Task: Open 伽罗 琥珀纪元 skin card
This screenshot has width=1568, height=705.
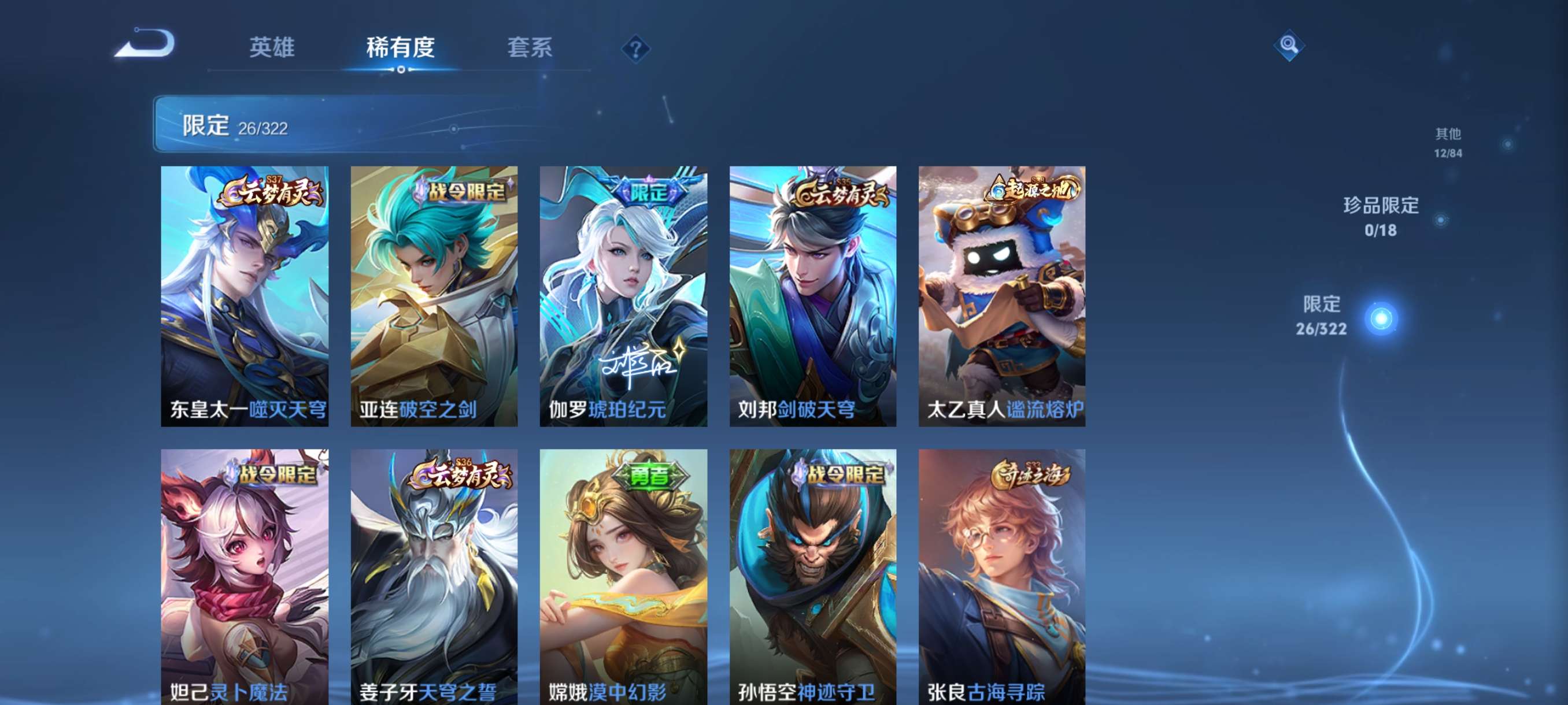Action: tap(623, 296)
